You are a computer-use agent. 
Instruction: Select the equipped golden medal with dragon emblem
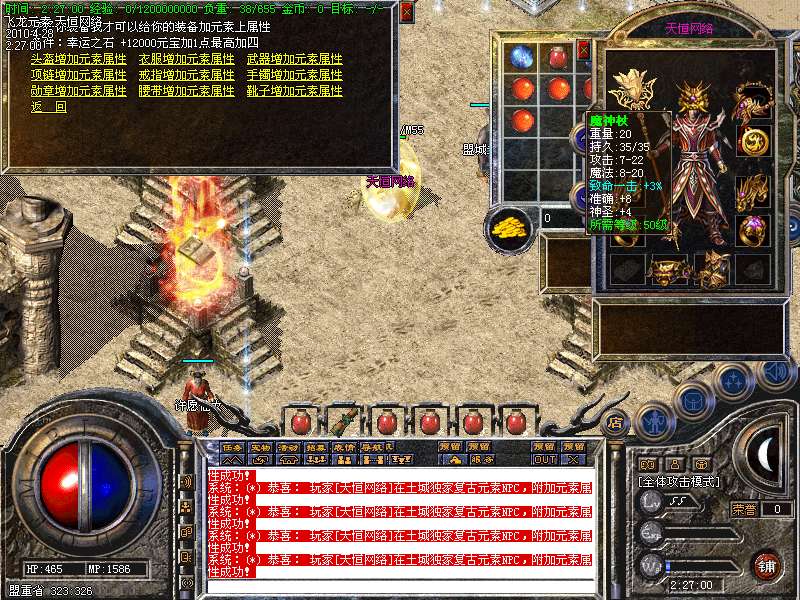tap(751, 140)
